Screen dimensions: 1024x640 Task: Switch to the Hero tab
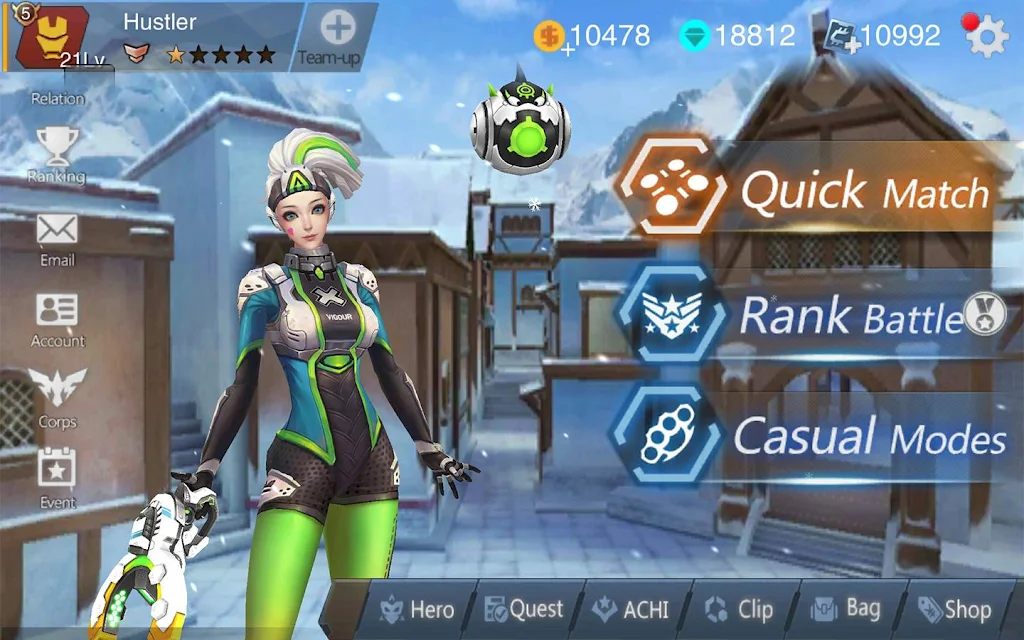417,609
